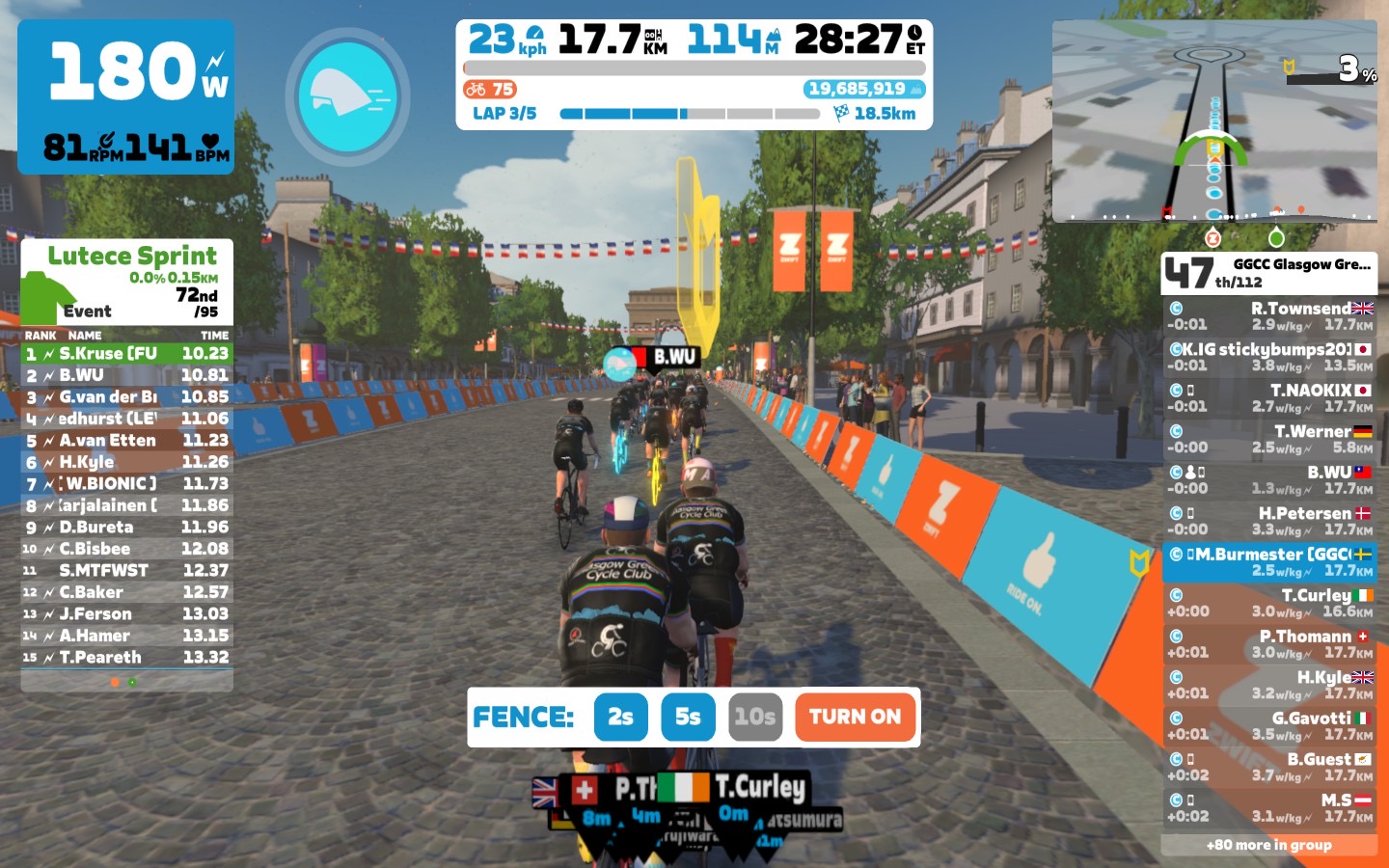Select the 10s fence option
Screen dimensions: 1389x868
(754, 717)
